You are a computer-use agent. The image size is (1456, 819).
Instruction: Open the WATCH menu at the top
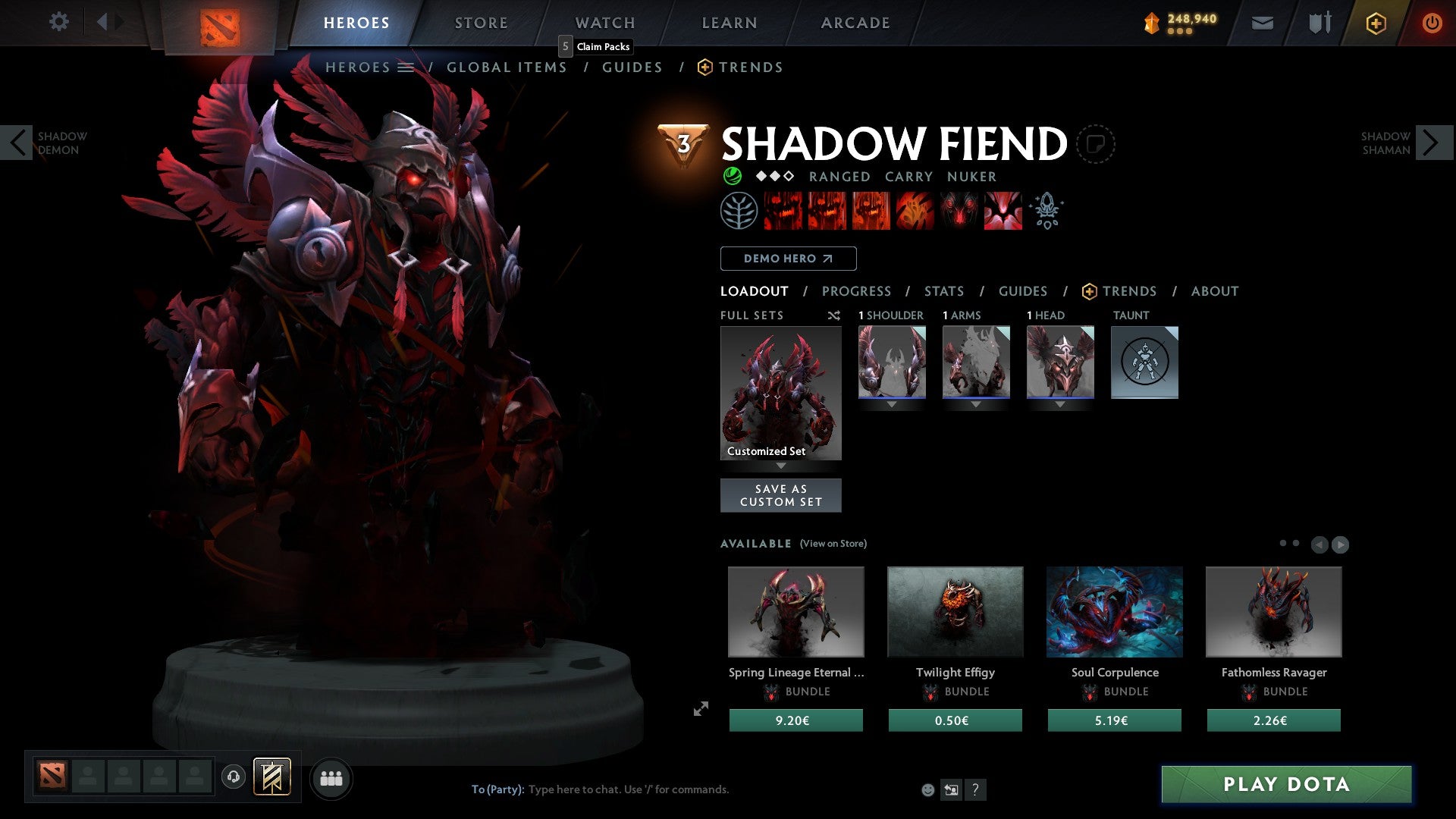click(x=604, y=23)
